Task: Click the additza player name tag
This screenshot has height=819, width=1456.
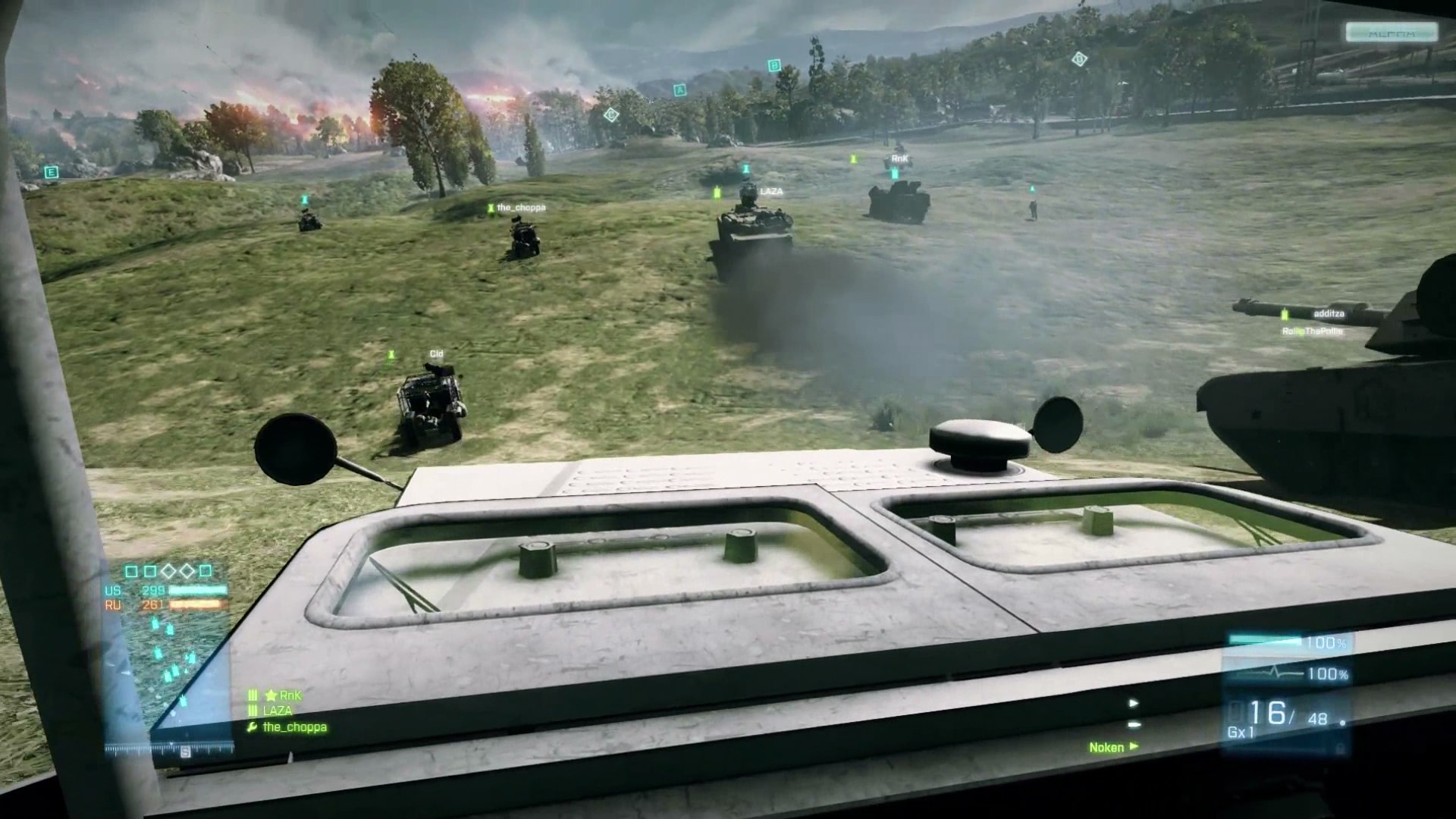Action: [1329, 314]
